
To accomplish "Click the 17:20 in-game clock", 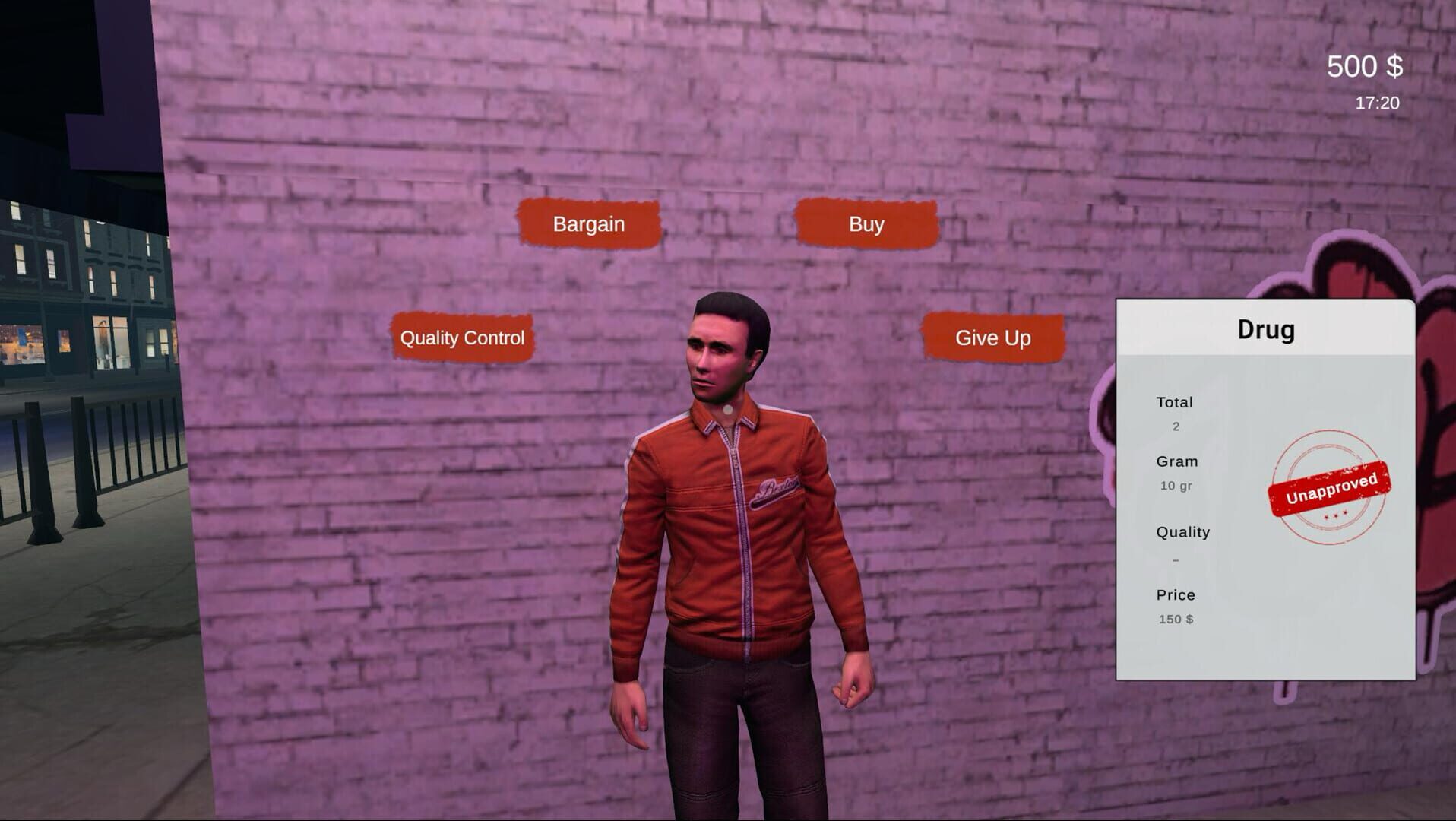I will pyautogui.click(x=1378, y=103).
